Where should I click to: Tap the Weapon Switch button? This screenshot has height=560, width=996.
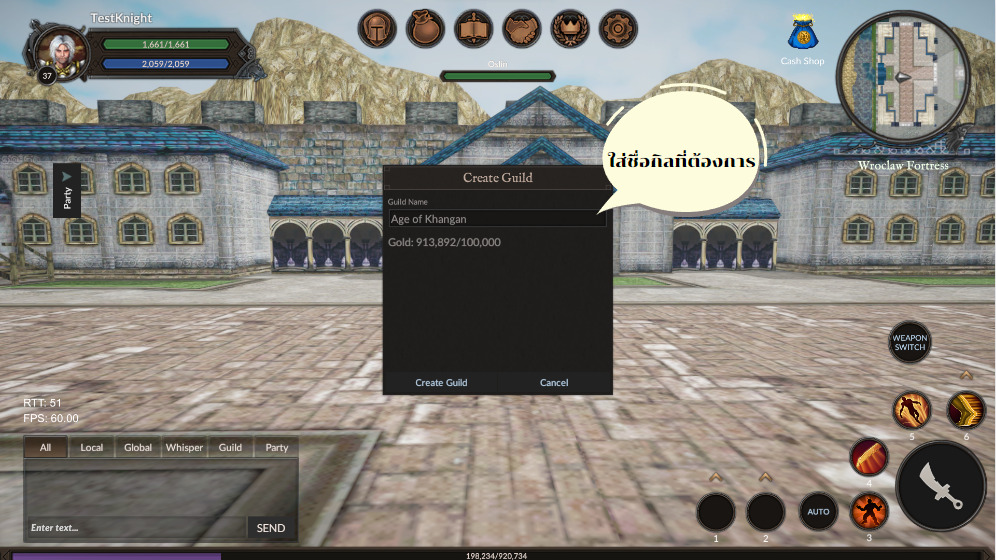click(x=910, y=342)
